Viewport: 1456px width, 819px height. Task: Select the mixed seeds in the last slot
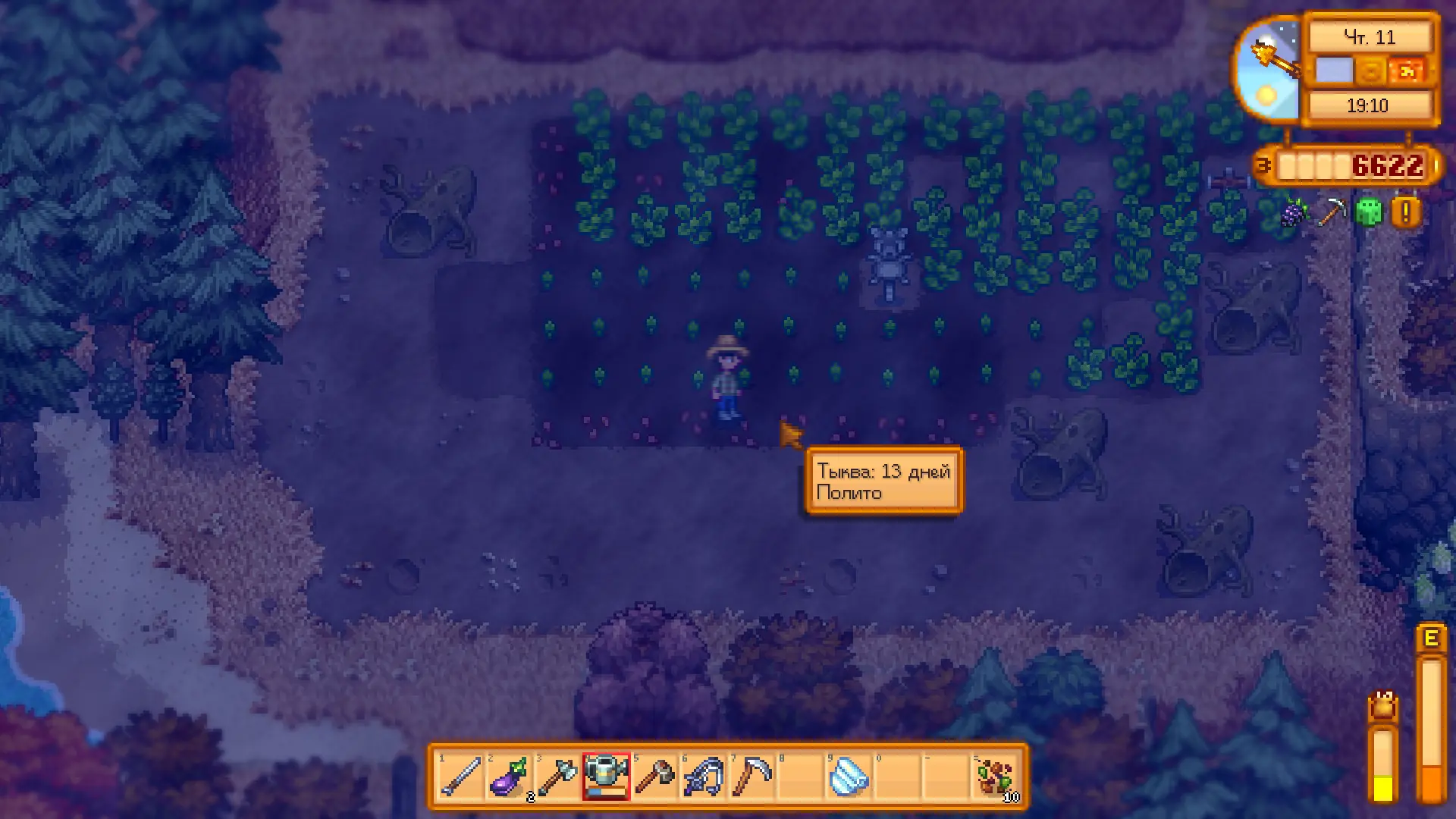point(999,775)
